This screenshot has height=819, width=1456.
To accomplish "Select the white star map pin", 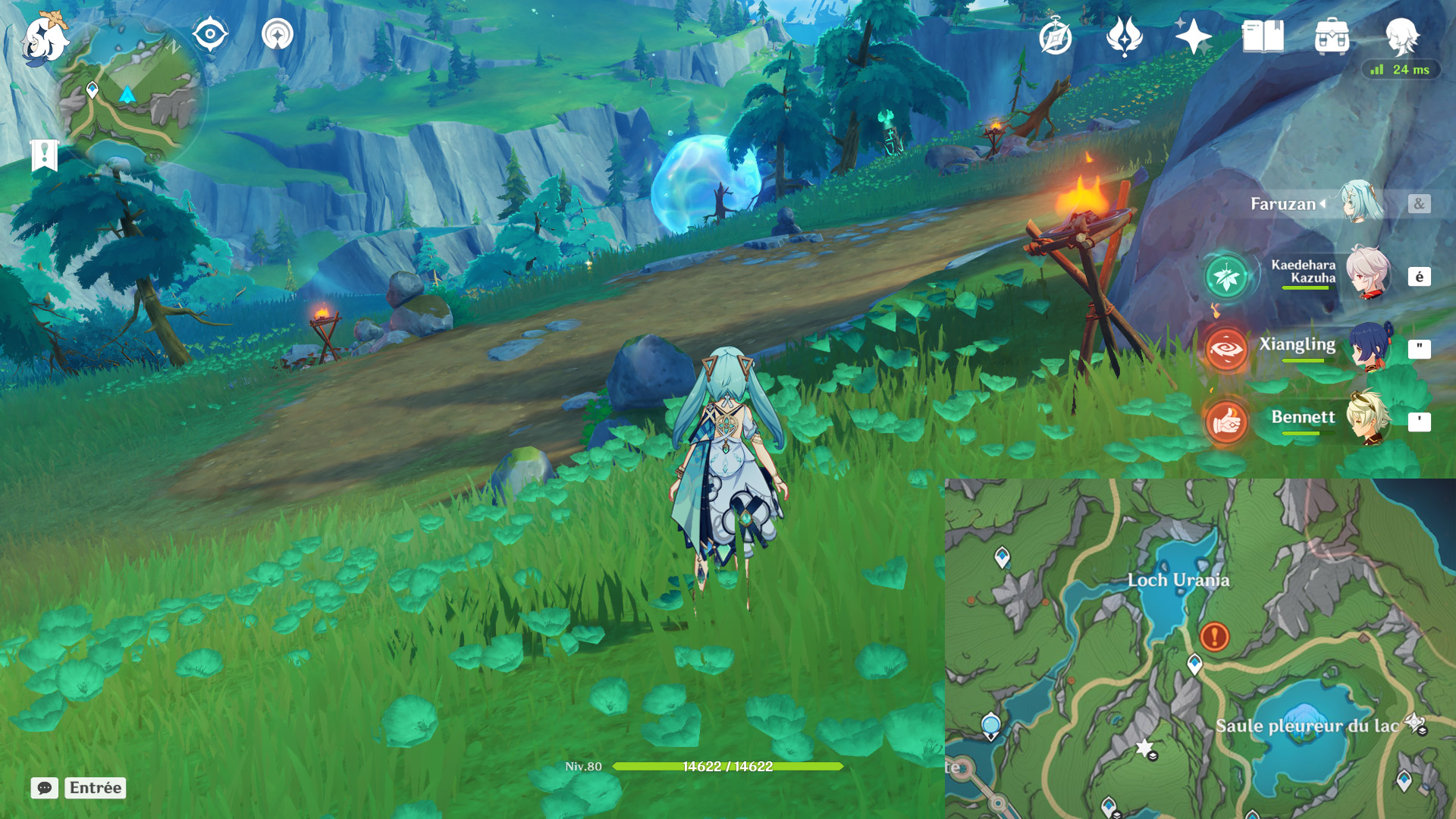I will 1144,748.
